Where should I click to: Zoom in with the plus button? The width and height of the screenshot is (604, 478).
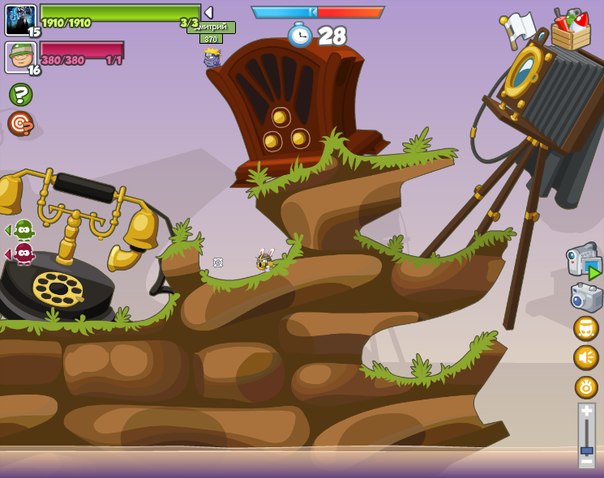click(x=587, y=411)
